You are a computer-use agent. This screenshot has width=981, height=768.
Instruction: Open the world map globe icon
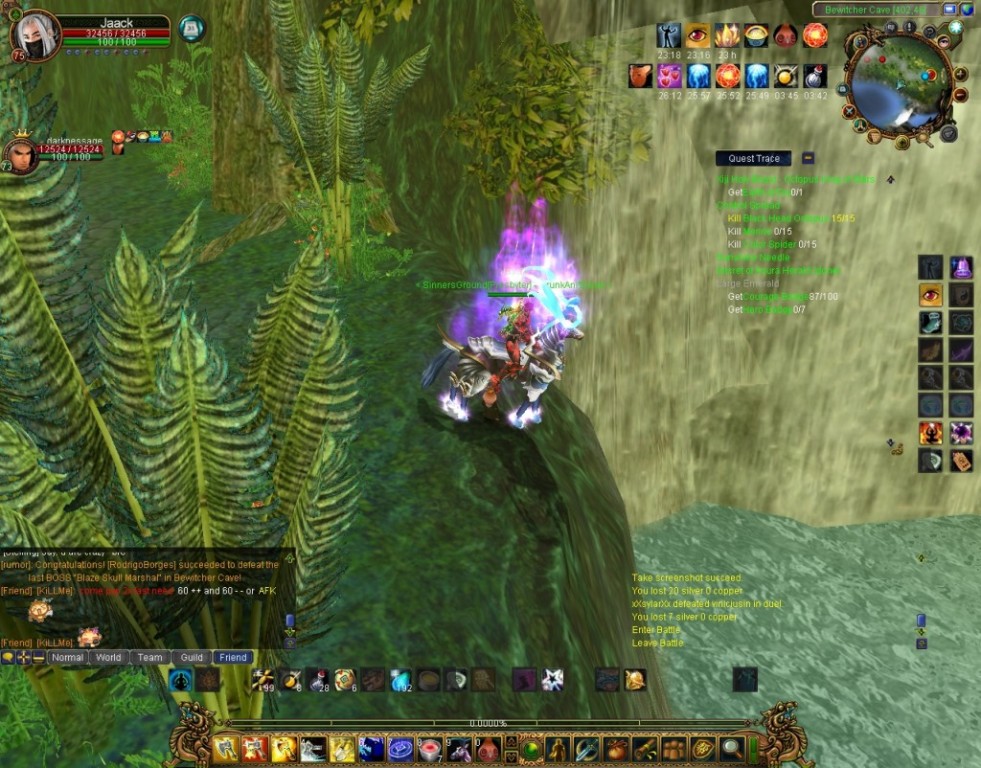tap(967, 9)
